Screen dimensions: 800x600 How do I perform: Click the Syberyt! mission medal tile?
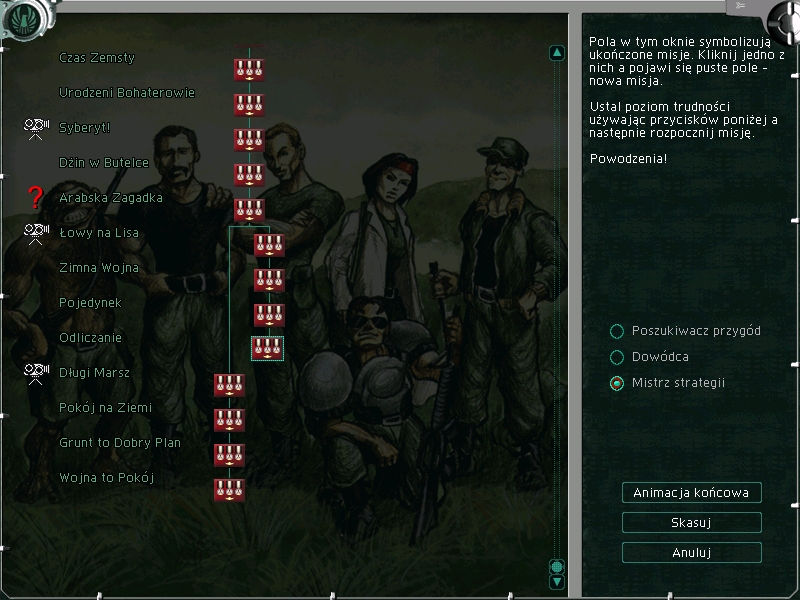point(249,140)
